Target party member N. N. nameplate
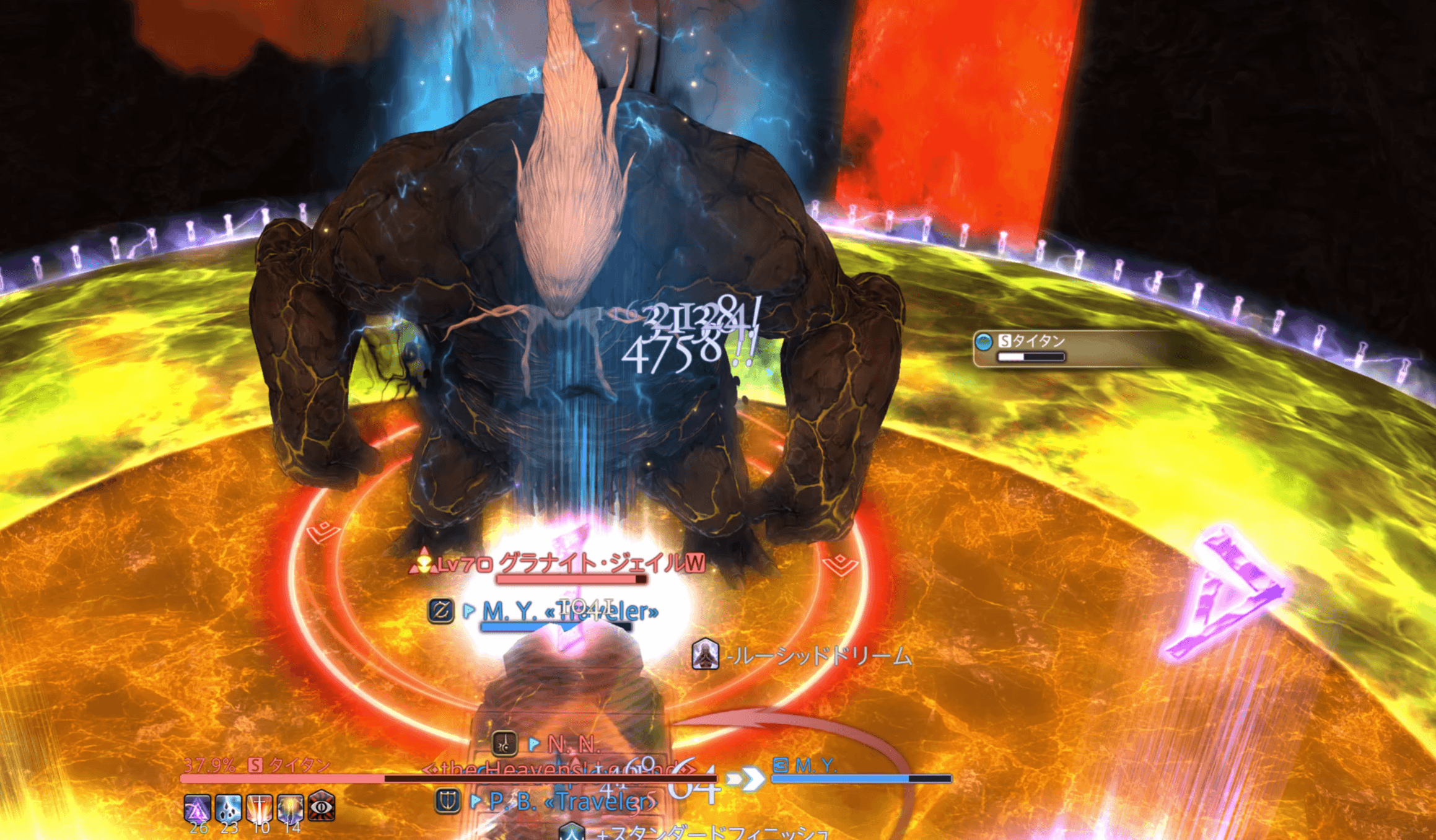 pyautogui.click(x=572, y=744)
